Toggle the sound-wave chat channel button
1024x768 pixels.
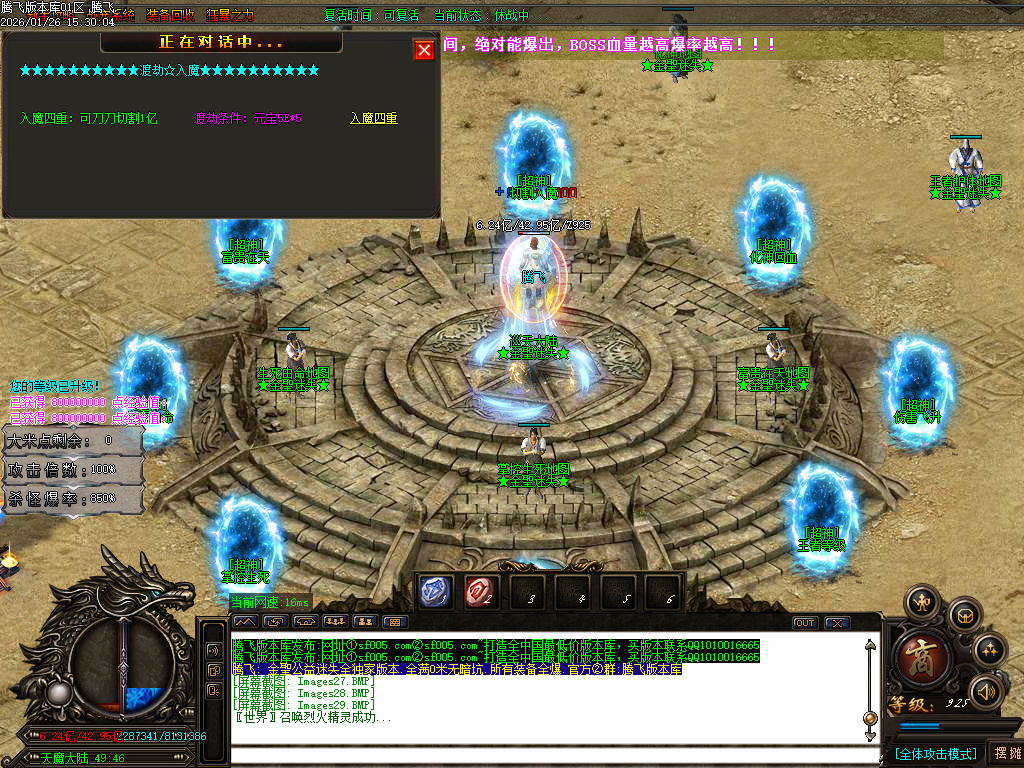click(x=213, y=650)
